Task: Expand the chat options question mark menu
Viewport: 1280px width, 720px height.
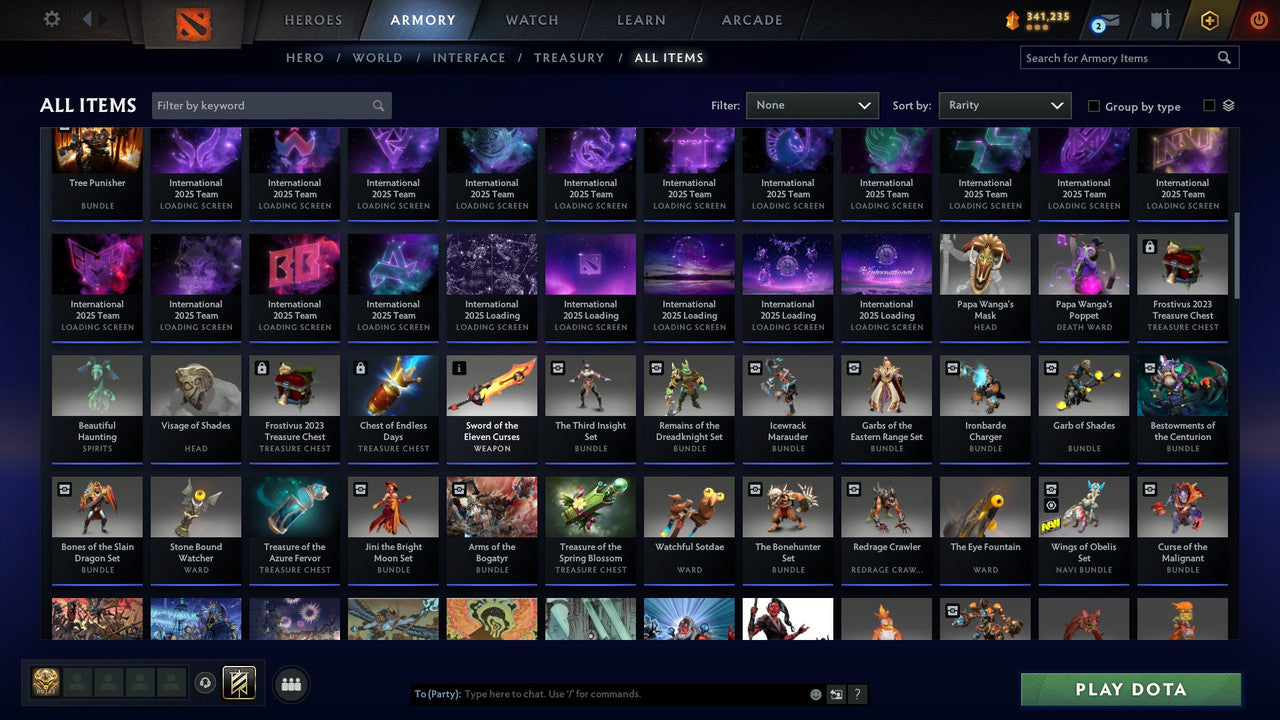Action: 858,694
